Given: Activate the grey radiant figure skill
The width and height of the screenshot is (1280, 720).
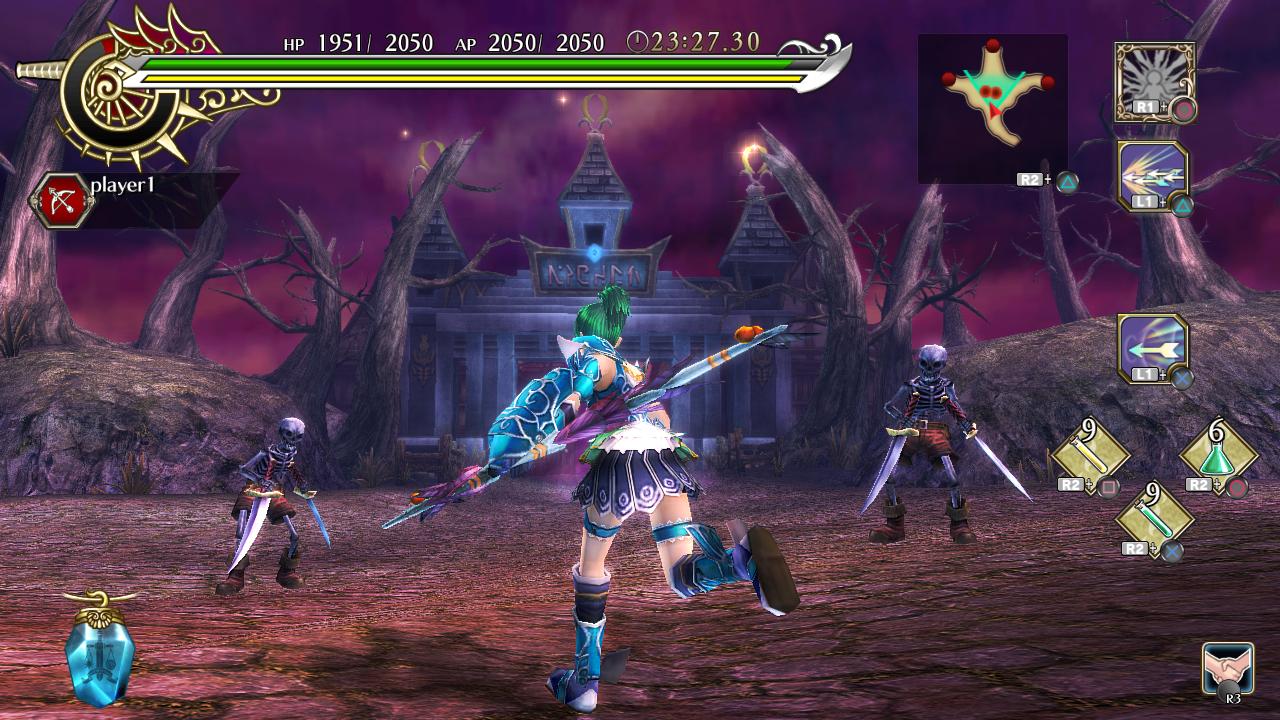Looking at the screenshot, I should coord(1154,80).
